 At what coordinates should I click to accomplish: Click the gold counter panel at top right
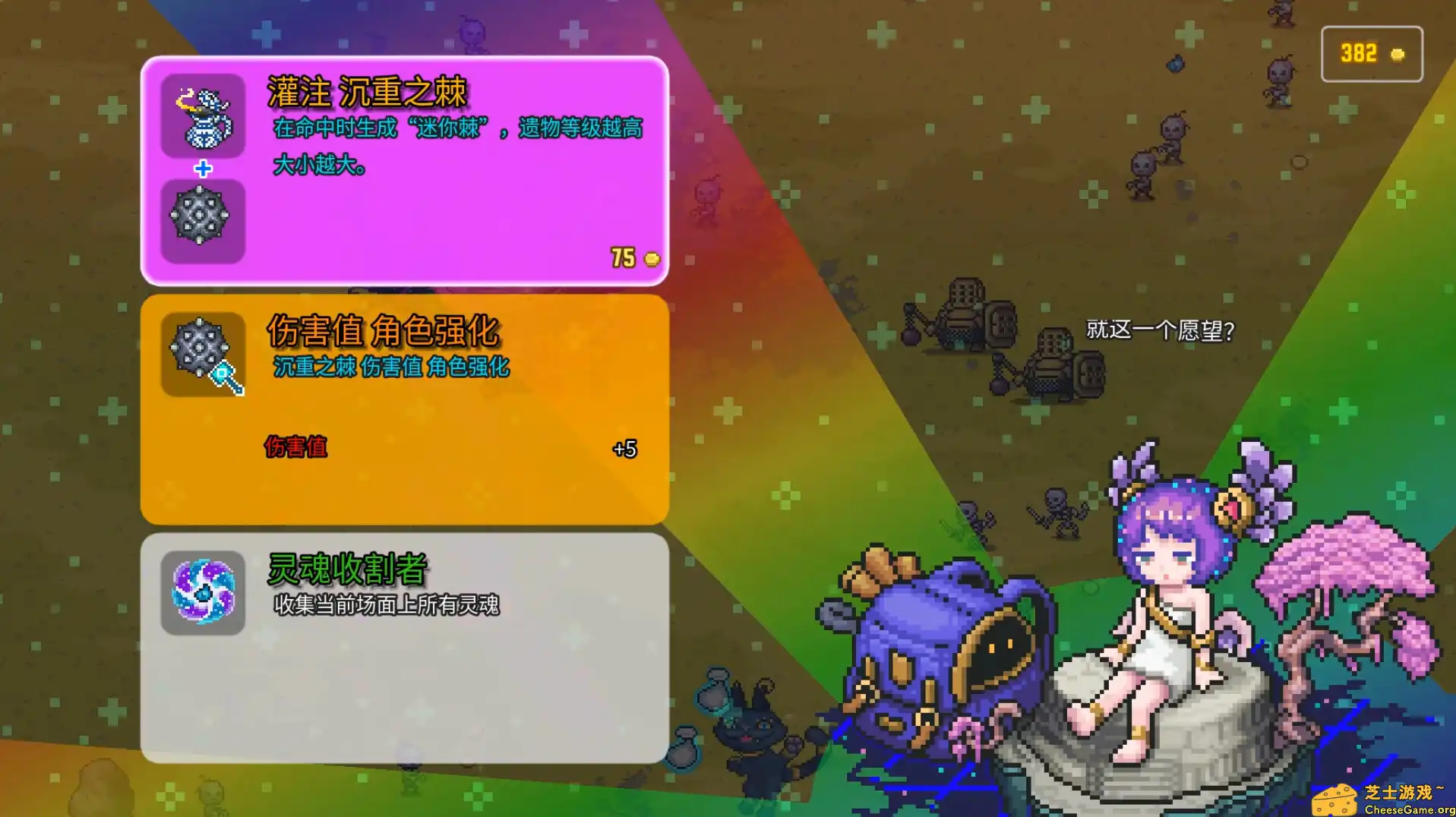coord(1371,53)
